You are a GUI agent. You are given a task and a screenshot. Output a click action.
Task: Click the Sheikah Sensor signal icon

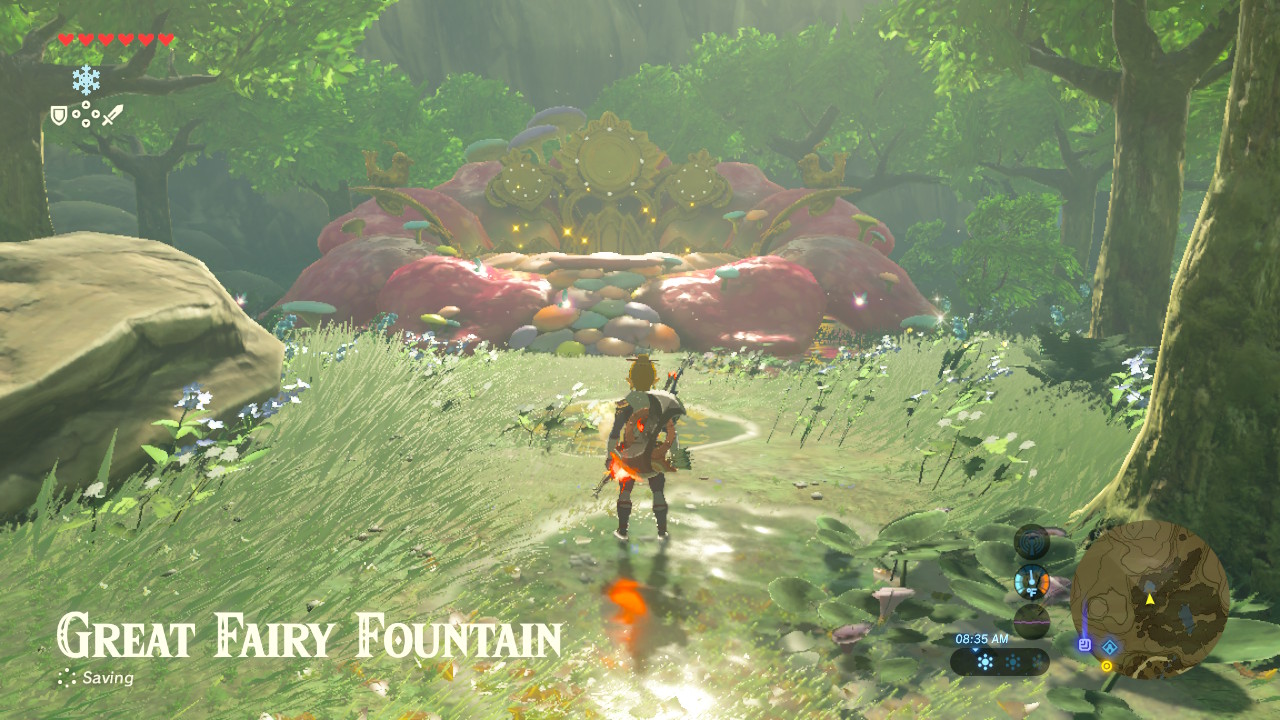(1031, 542)
